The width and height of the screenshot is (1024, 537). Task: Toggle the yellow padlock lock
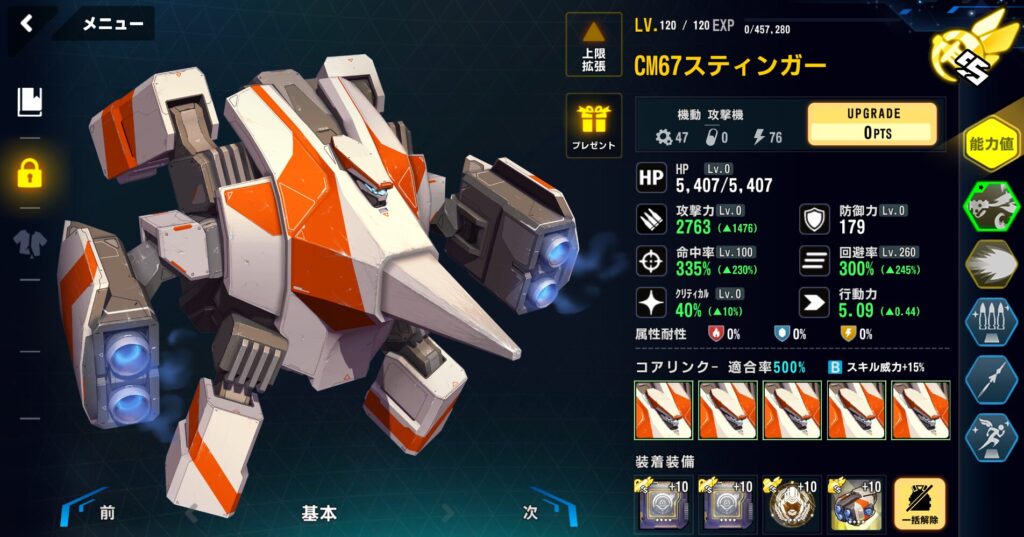tap(30, 172)
